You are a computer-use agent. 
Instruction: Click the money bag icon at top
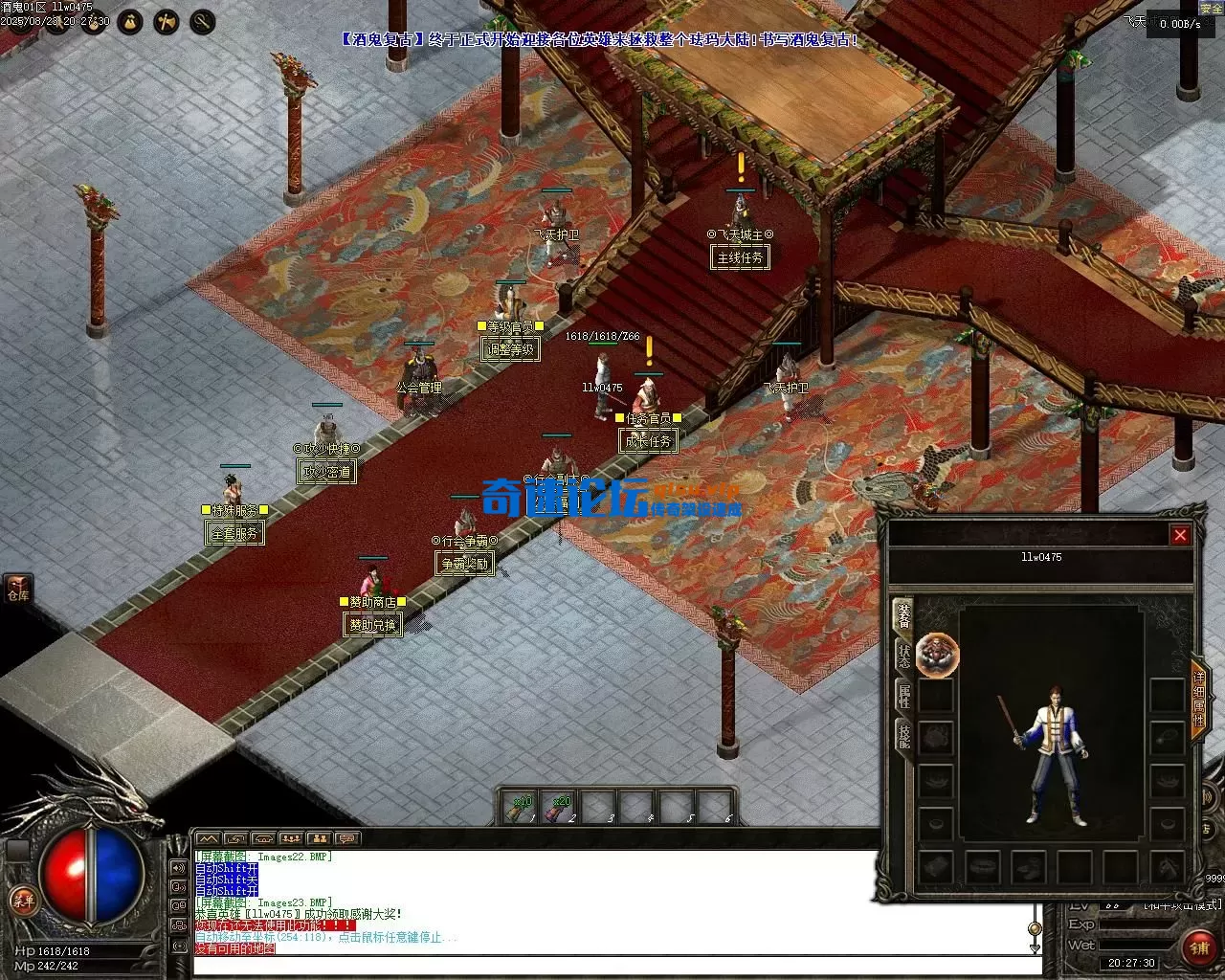pos(131,21)
